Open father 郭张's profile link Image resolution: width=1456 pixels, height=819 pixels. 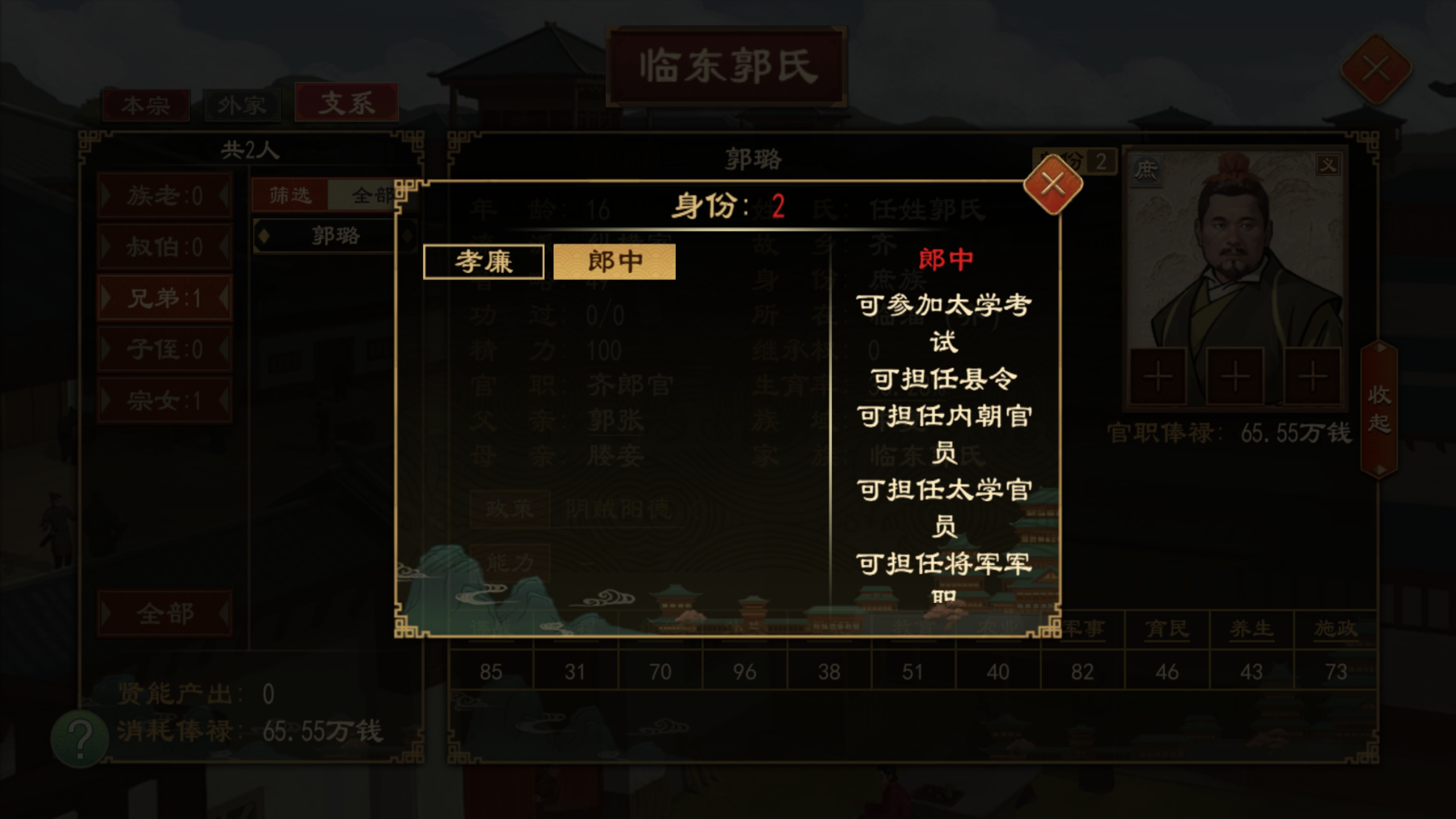tap(617, 421)
